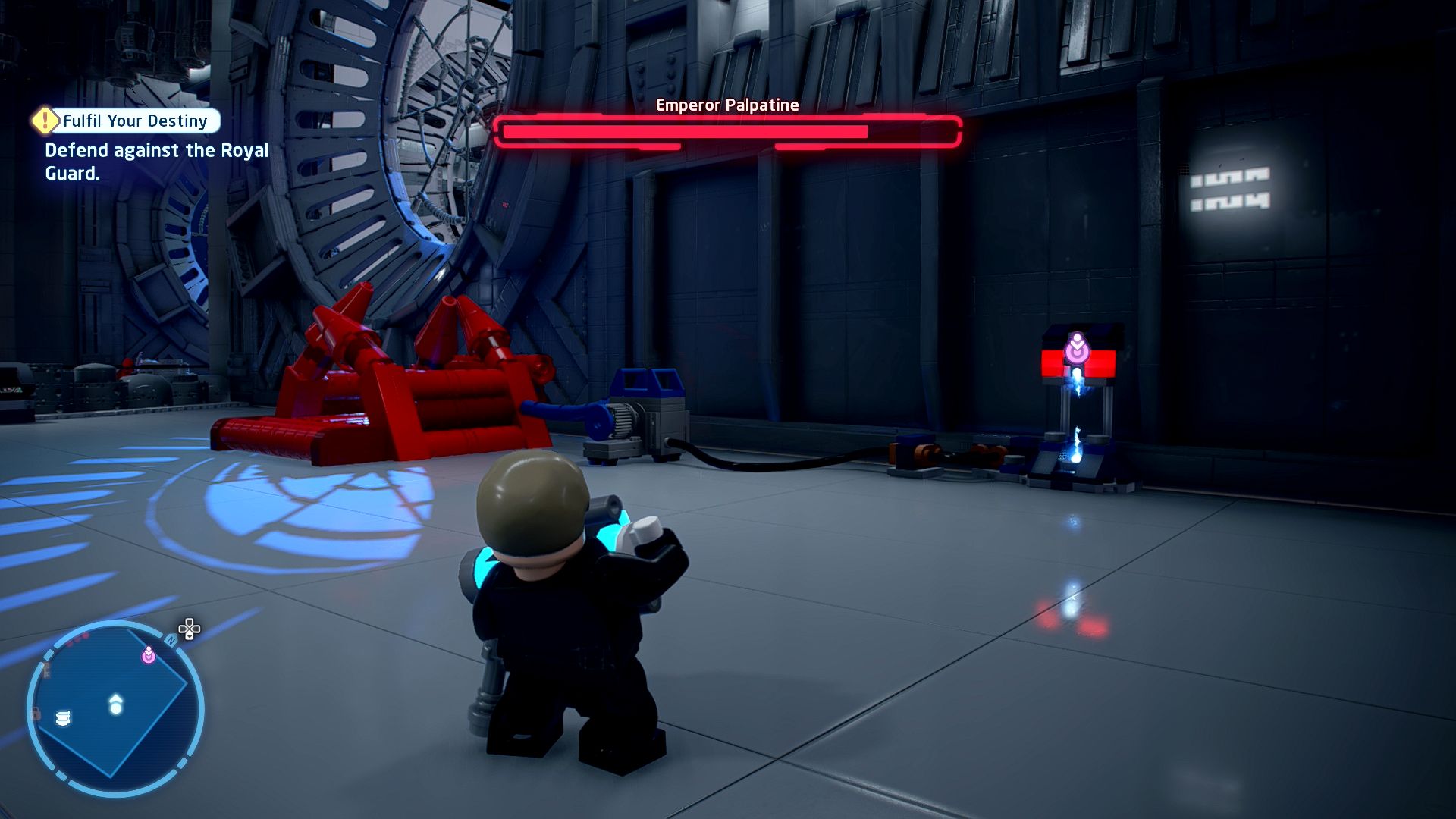1456x819 pixels.
Task: Select the pink objective waypoint above the terminal
Action: pos(1077,349)
